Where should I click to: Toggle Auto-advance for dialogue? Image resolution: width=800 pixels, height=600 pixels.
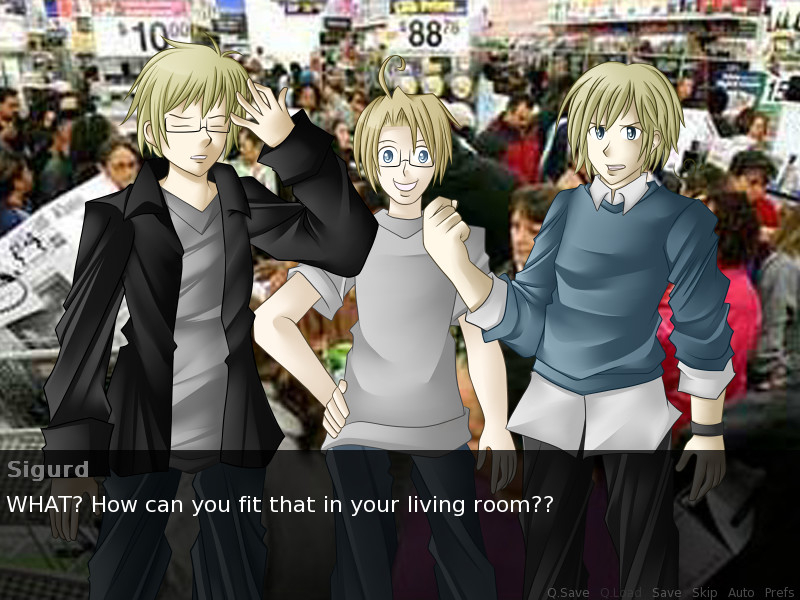coord(741,593)
